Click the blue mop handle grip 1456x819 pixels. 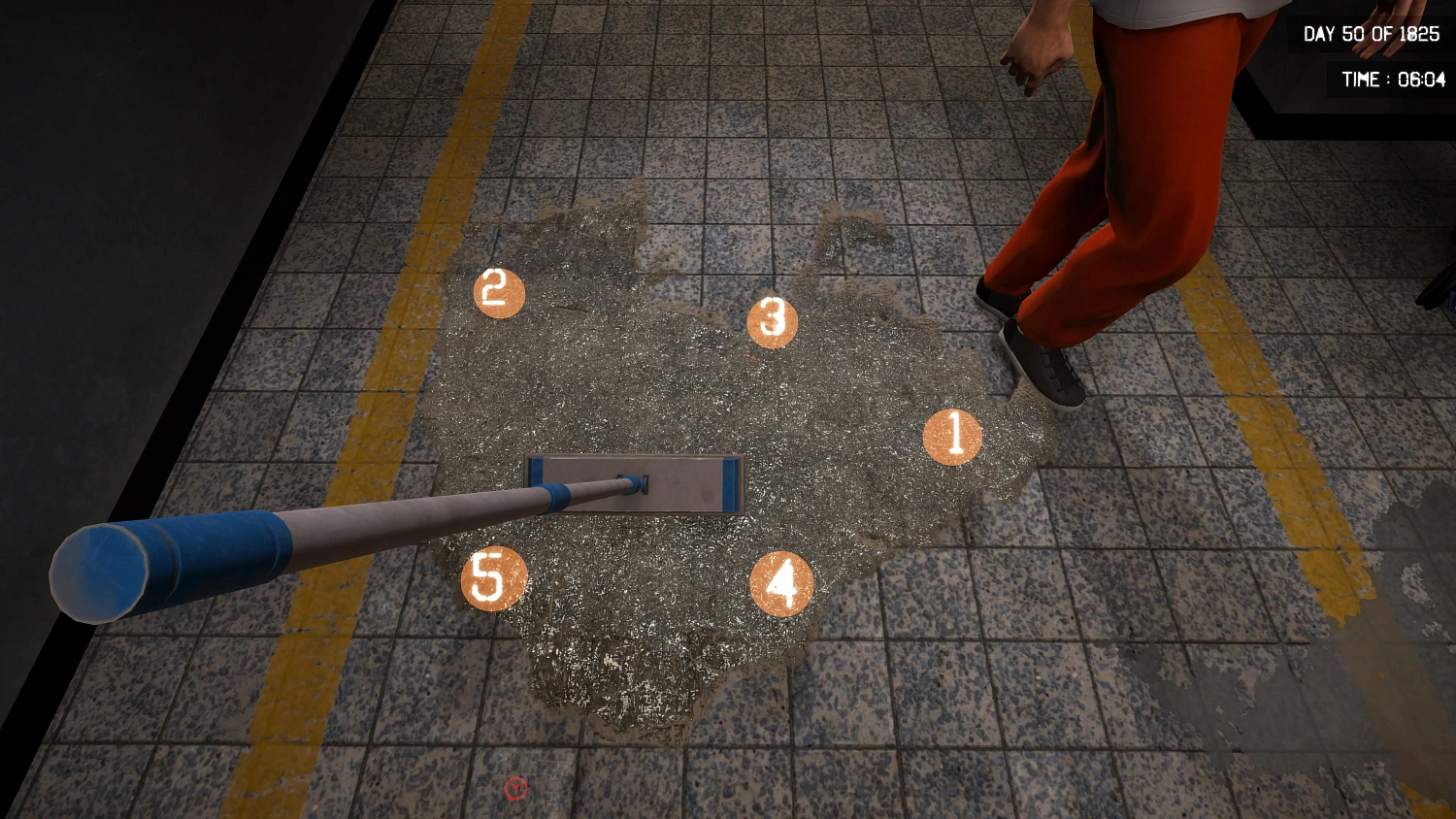pyautogui.click(x=165, y=563)
